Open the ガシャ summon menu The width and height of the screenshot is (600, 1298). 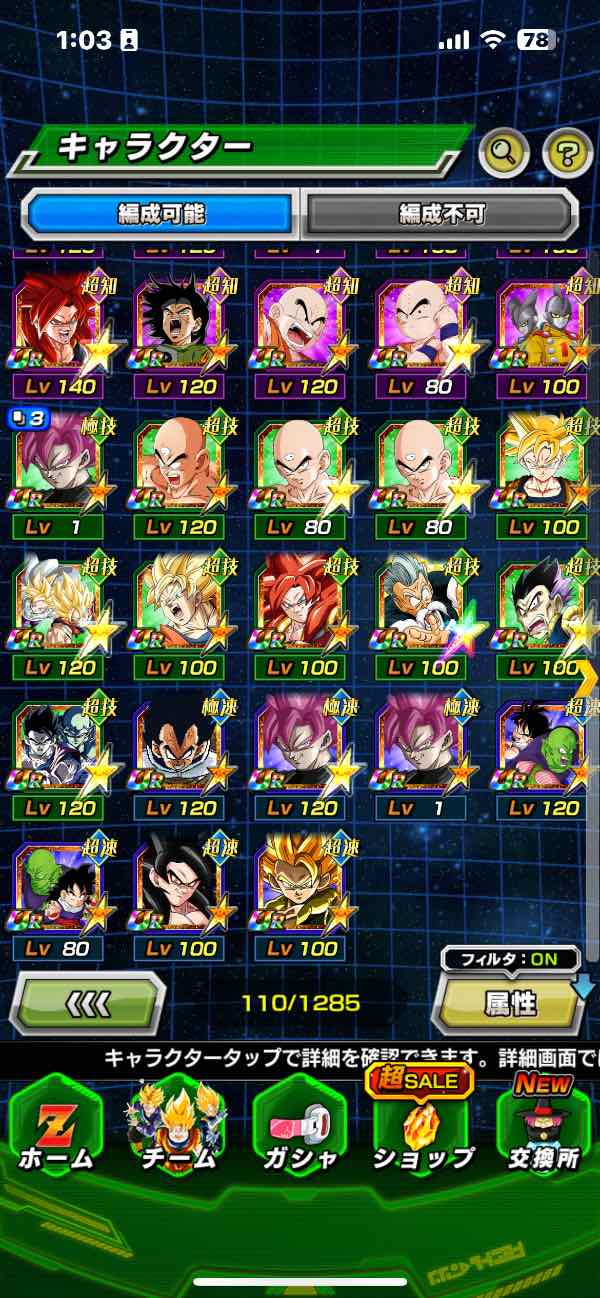tap(299, 1127)
